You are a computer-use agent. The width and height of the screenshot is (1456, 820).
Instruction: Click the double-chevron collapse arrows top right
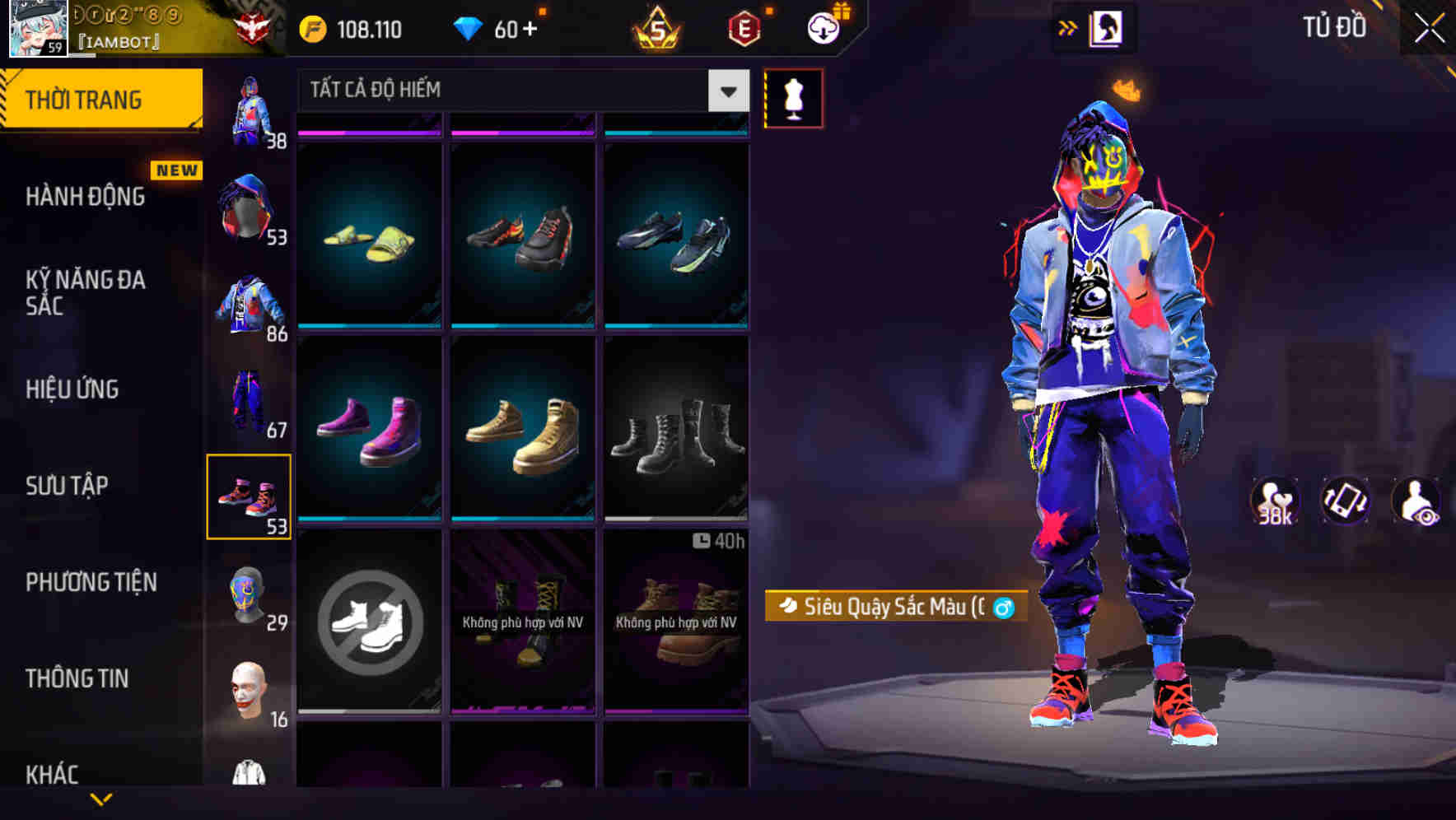pyautogui.click(x=1067, y=28)
